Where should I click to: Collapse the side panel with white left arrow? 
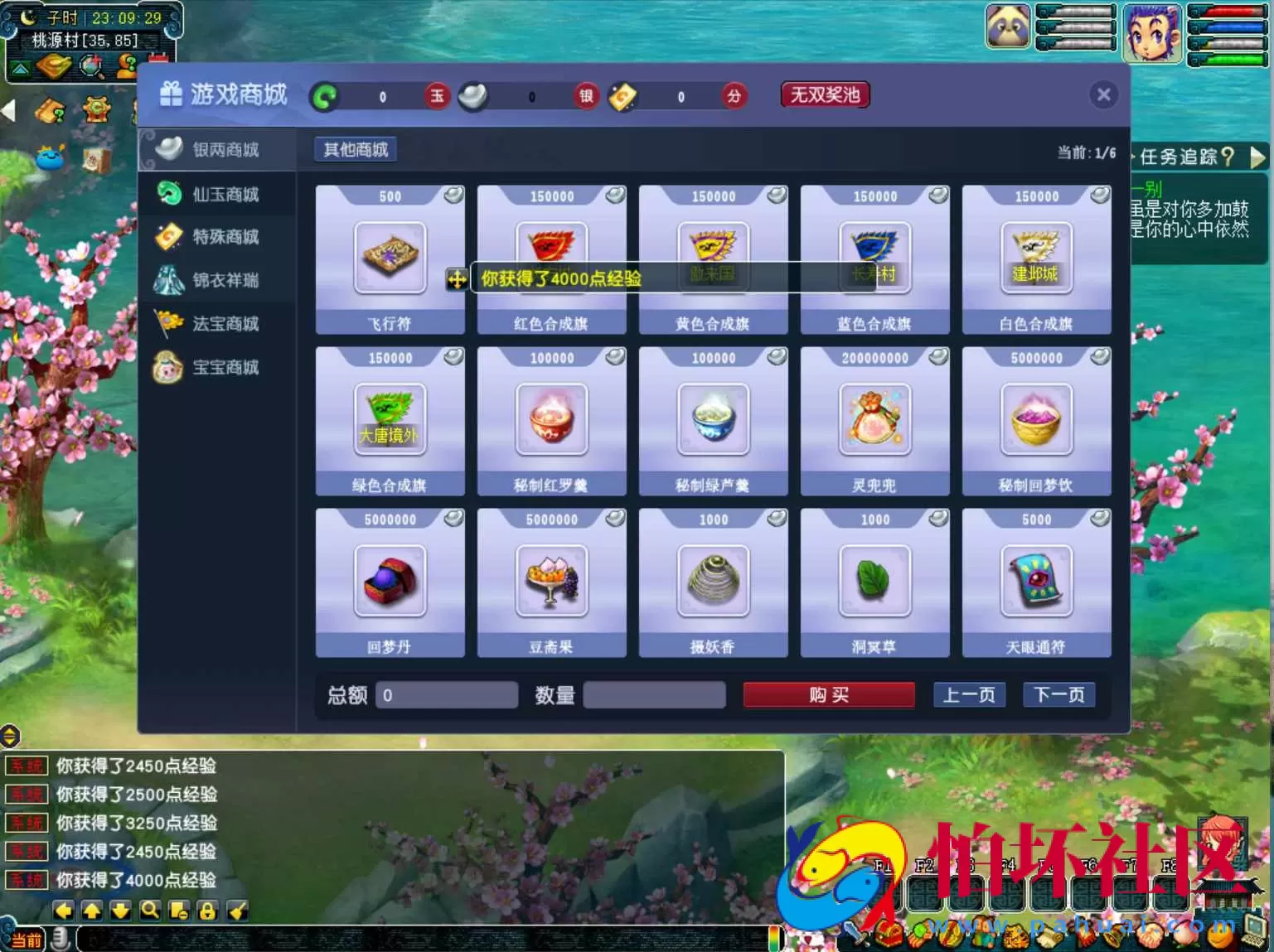pyautogui.click(x=7, y=112)
